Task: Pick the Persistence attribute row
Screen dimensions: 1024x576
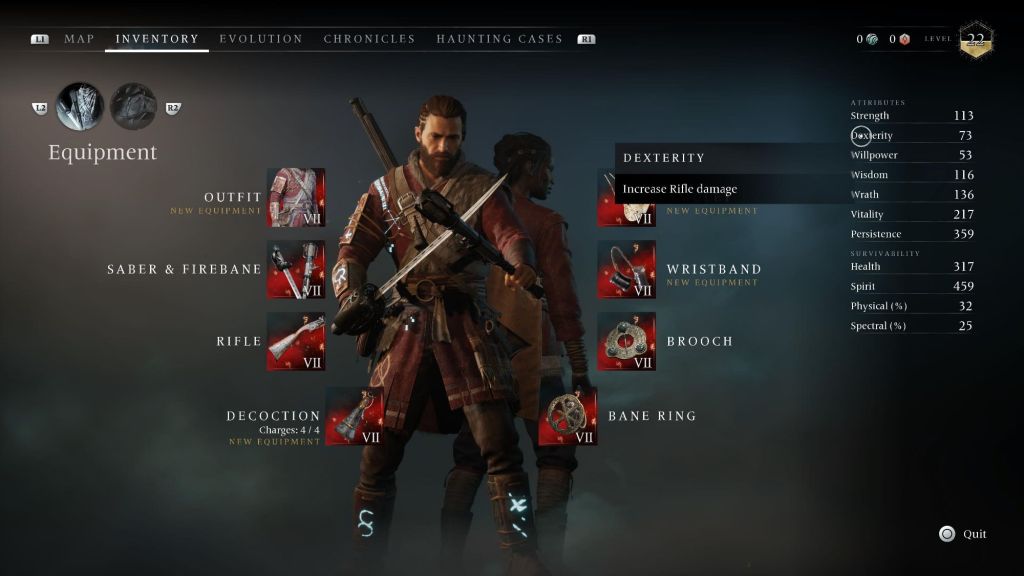Action: (x=911, y=234)
